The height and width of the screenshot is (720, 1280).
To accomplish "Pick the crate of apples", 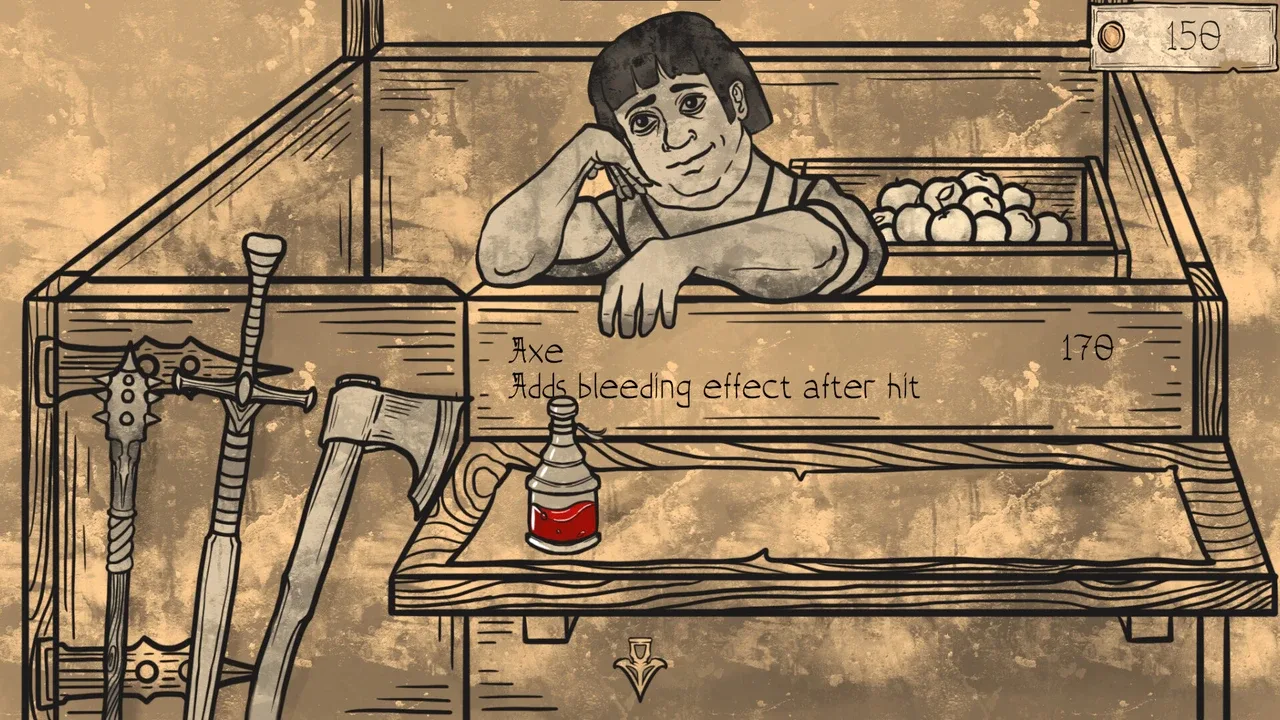I will [x=965, y=212].
